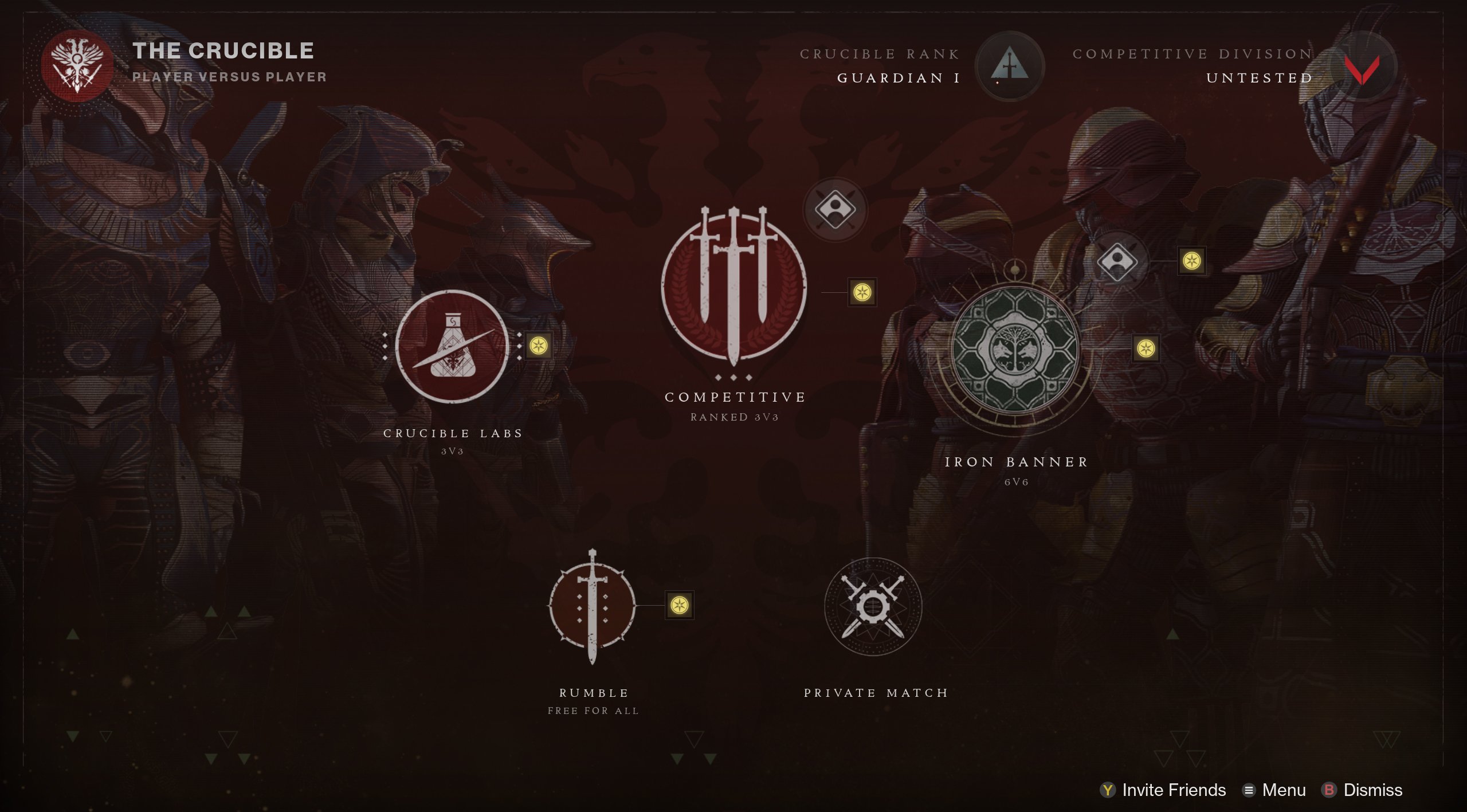Select the player-diamond icon above Iron Banner
Image resolution: width=1467 pixels, height=812 pixels.
tap(1117, 261)
